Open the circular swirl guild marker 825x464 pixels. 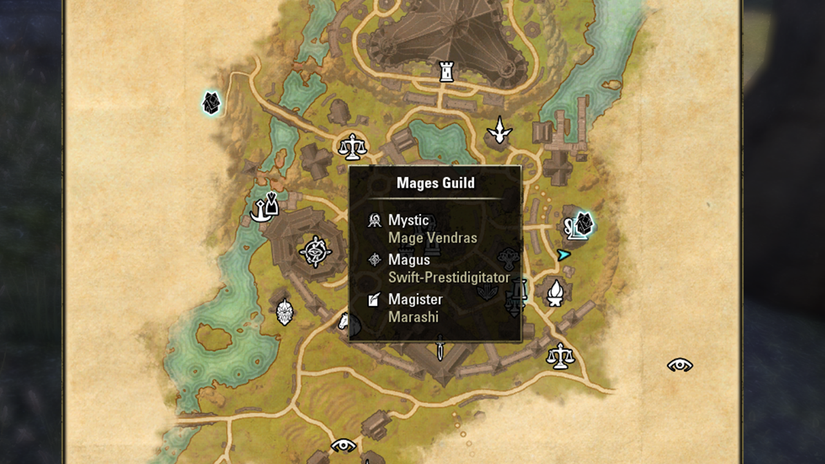[315, 252]
